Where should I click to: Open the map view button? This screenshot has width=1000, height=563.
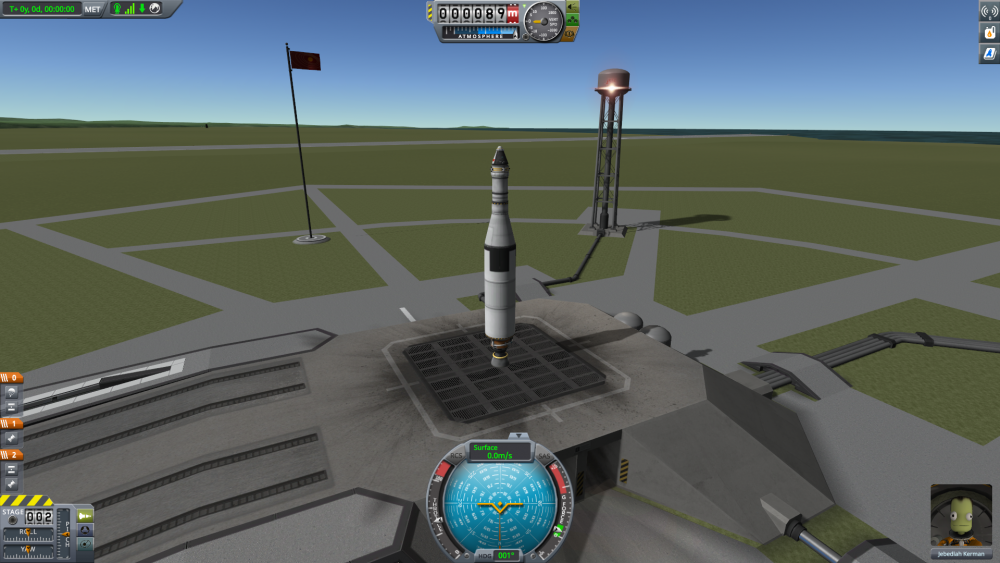click(x=85, y=544)
